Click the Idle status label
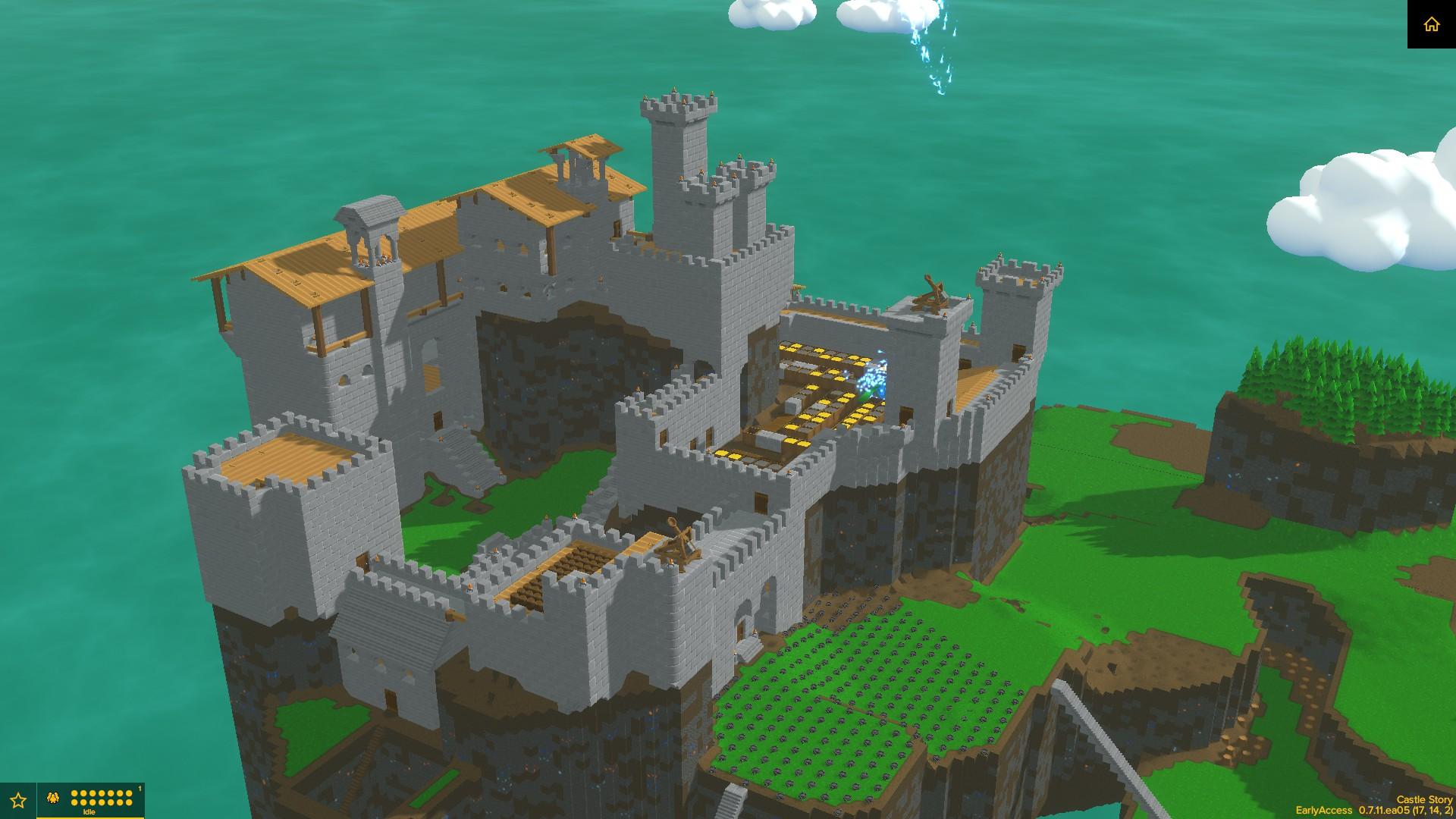 89,812
